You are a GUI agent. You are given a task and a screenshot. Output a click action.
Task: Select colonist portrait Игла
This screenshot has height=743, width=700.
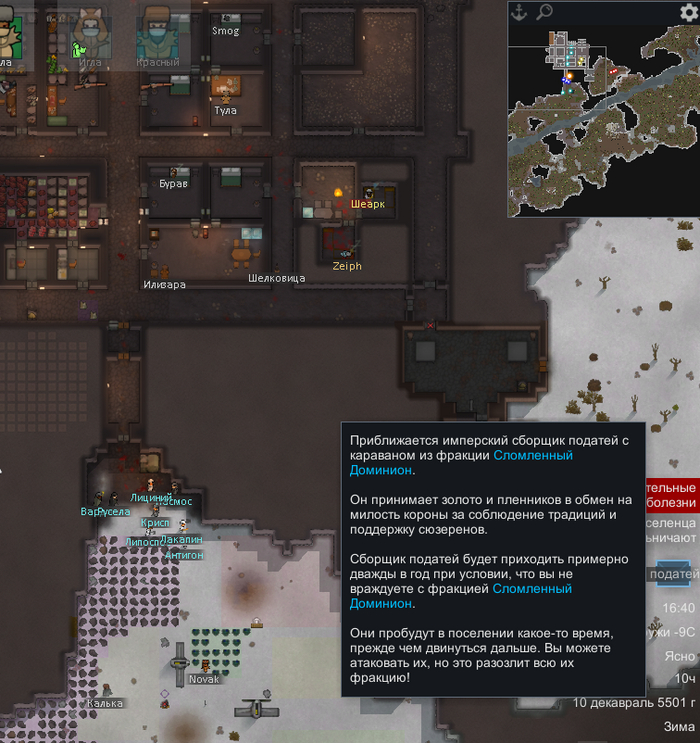coord(86,37)
